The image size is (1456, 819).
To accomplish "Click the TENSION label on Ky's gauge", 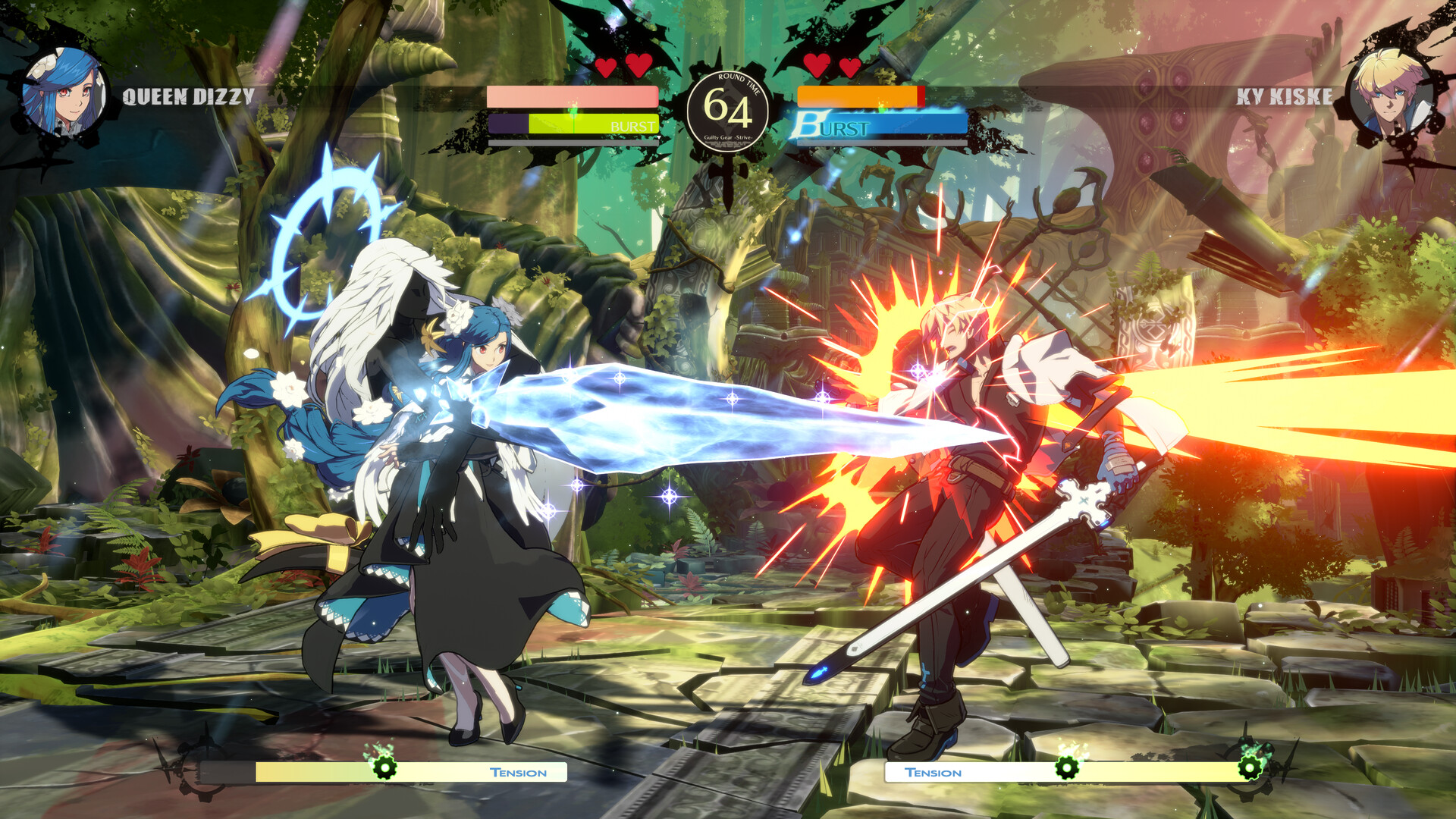I will click(x=934, y=773).
